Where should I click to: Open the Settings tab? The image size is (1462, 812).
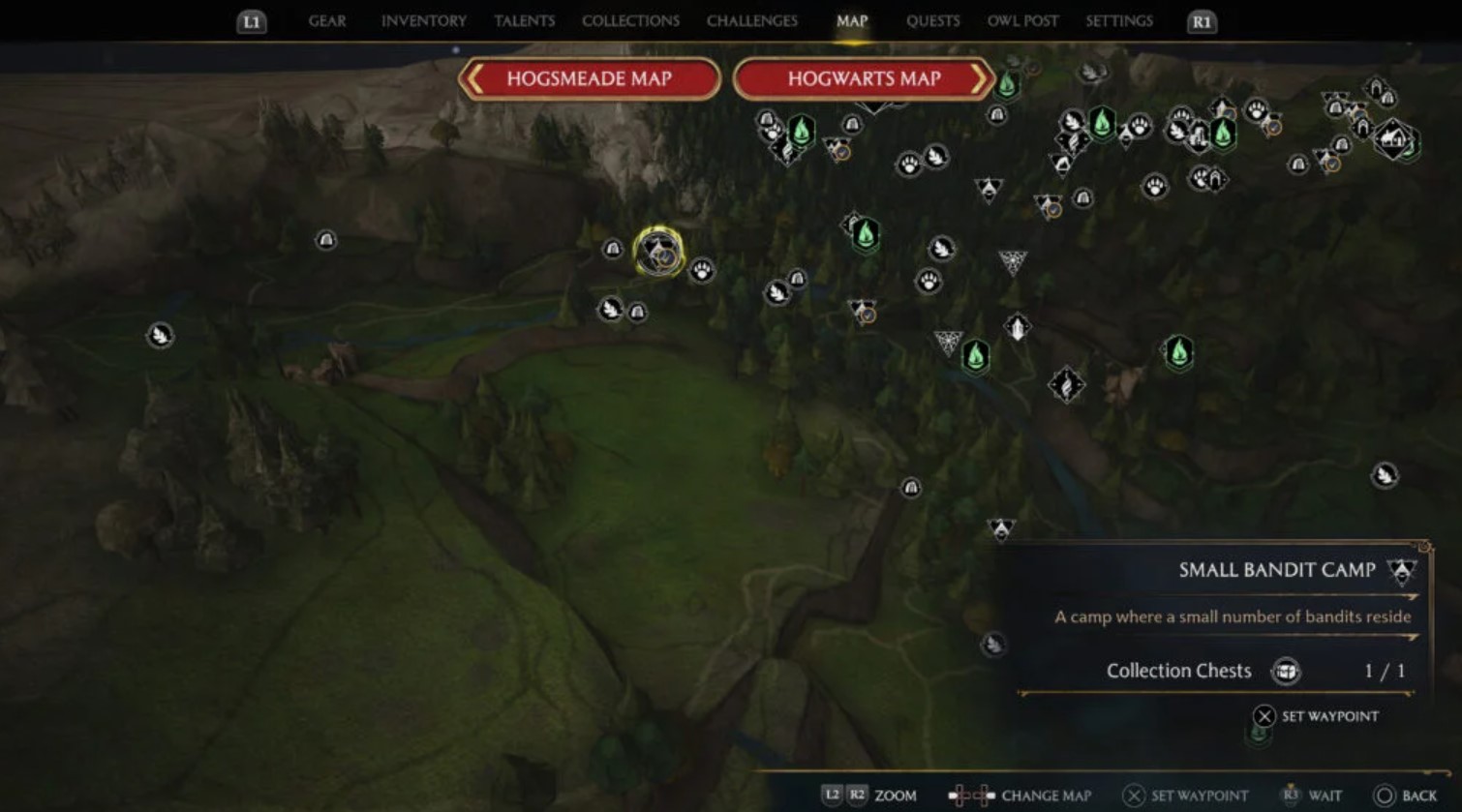click(1118, 21)
